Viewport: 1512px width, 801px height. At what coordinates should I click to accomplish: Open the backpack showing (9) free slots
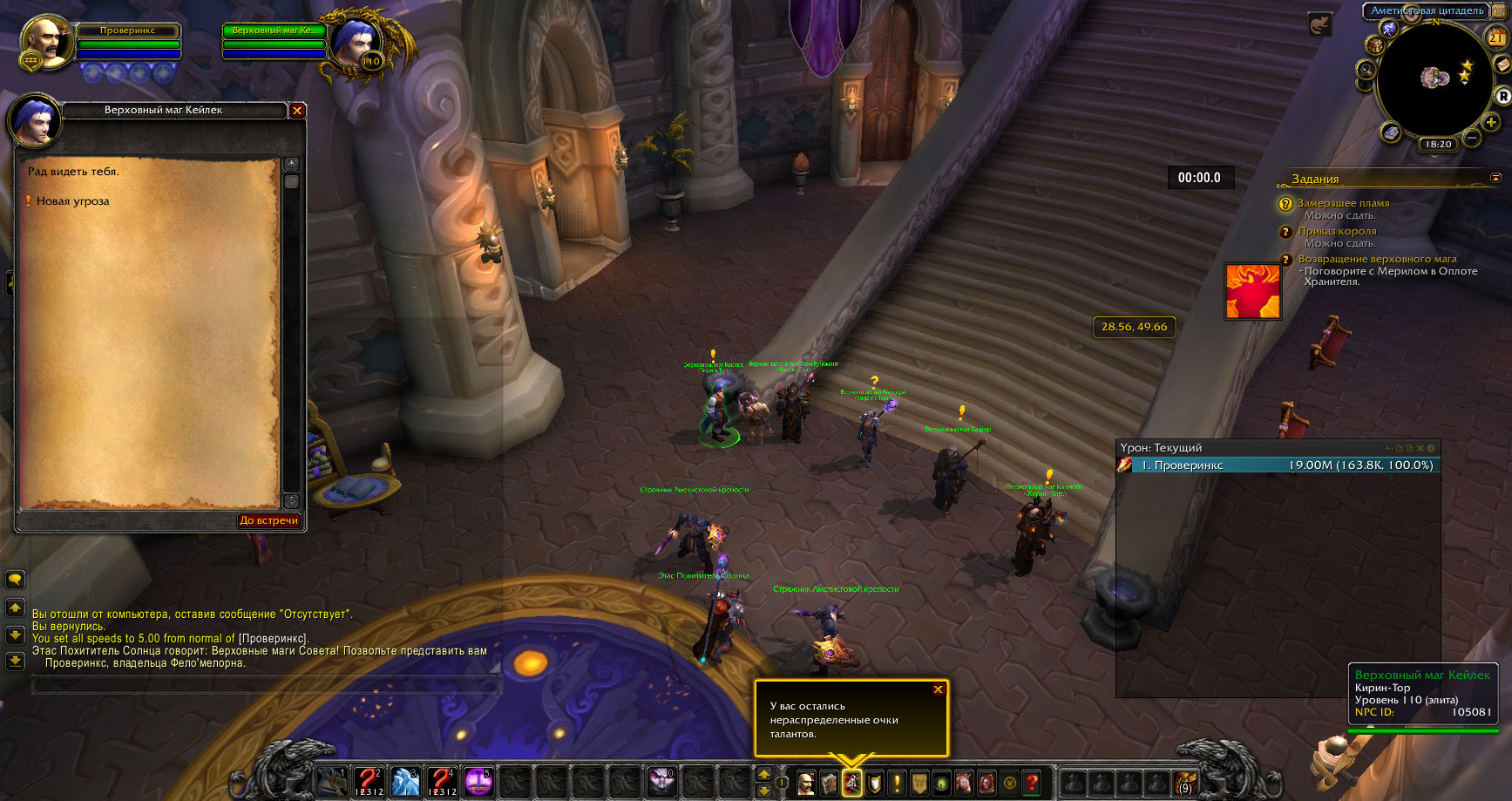pyautogui.click(x=1184, y=782)
